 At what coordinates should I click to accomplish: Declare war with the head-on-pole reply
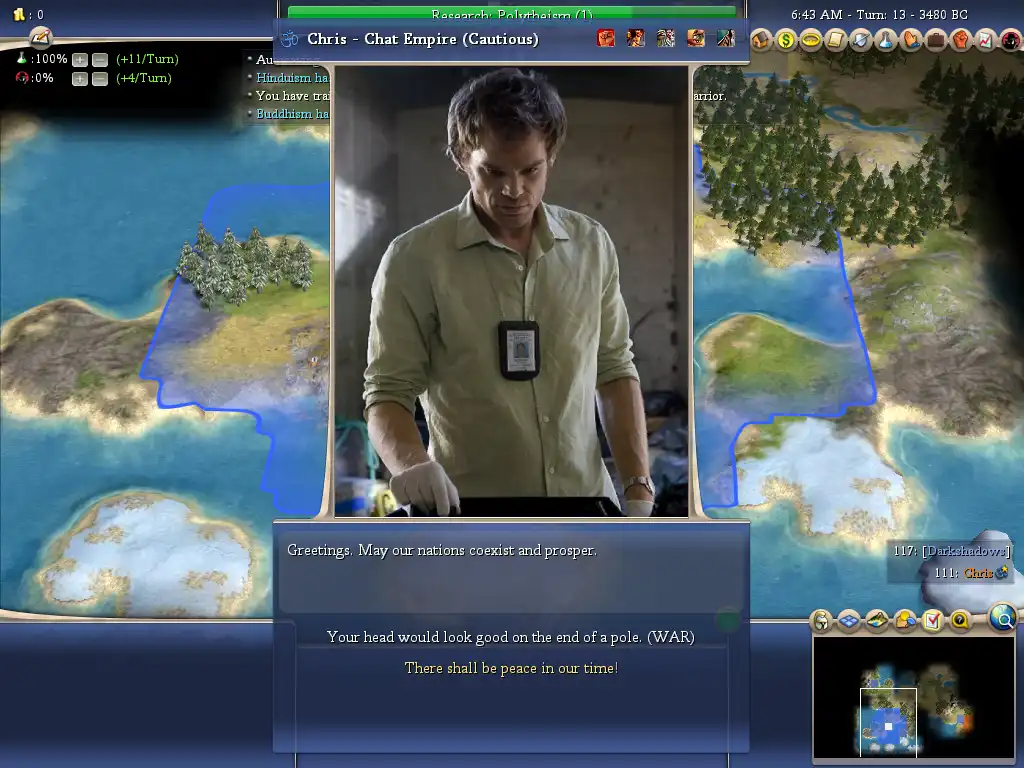tap(510, 637)
